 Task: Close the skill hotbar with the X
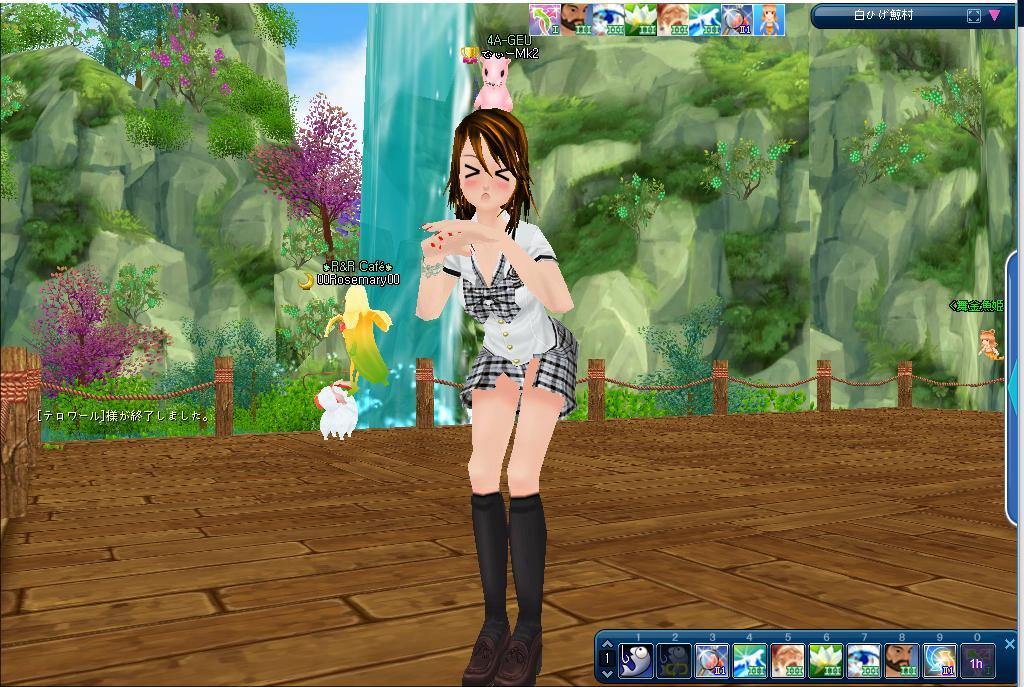(x=1009, y=644)
